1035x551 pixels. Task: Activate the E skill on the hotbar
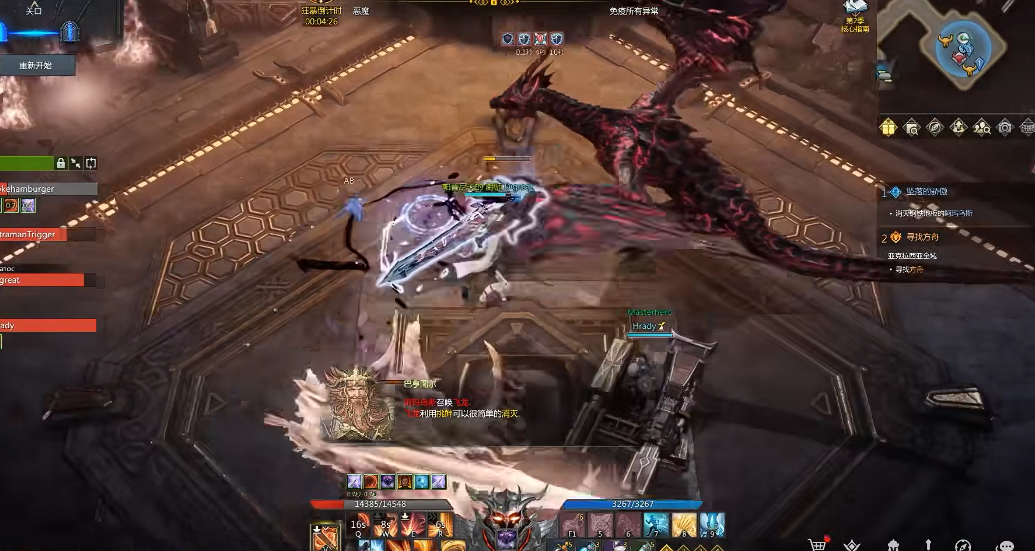(413, 524)
